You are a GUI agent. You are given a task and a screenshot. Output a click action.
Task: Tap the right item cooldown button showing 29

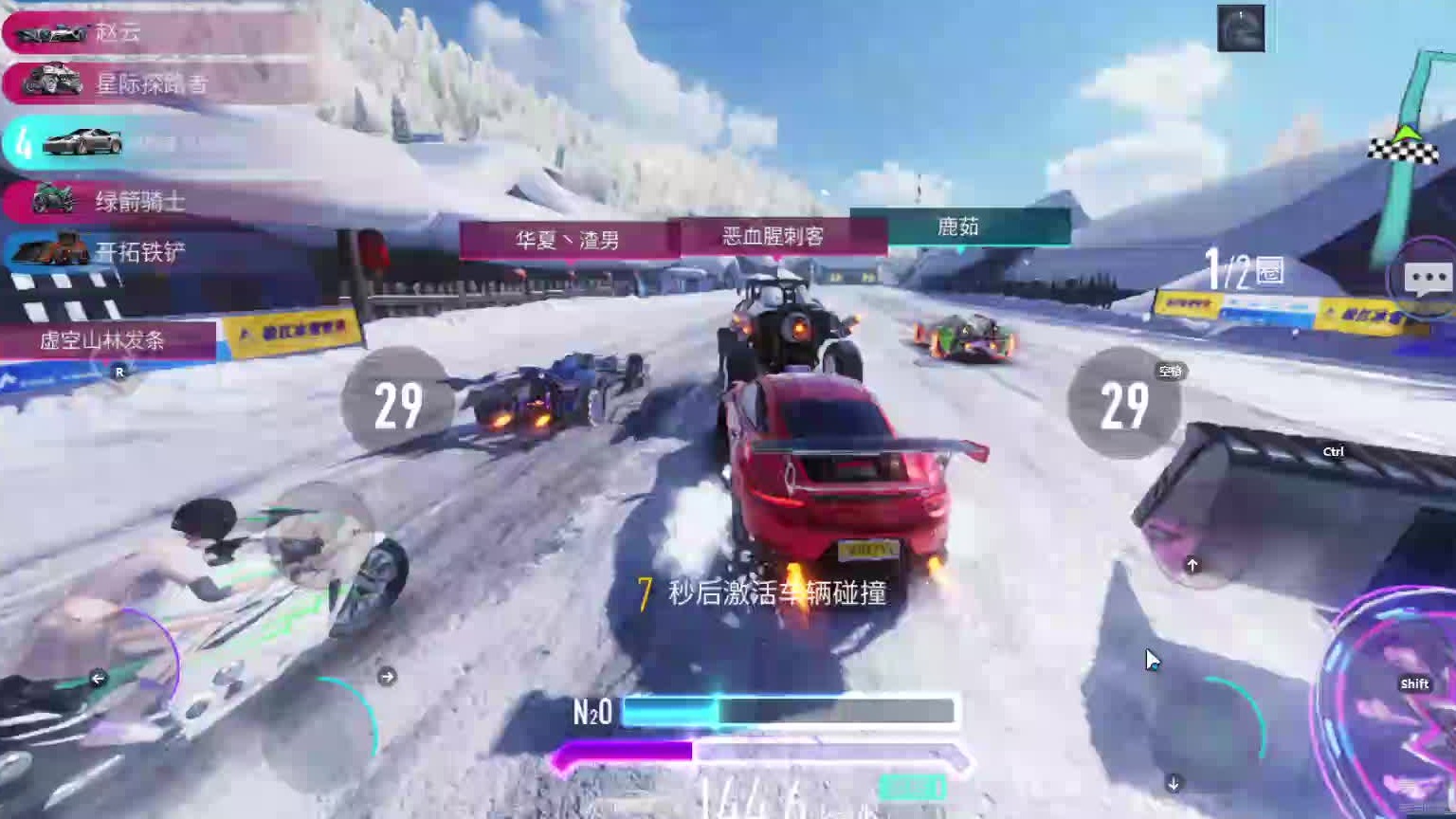tap(1124, 405)
